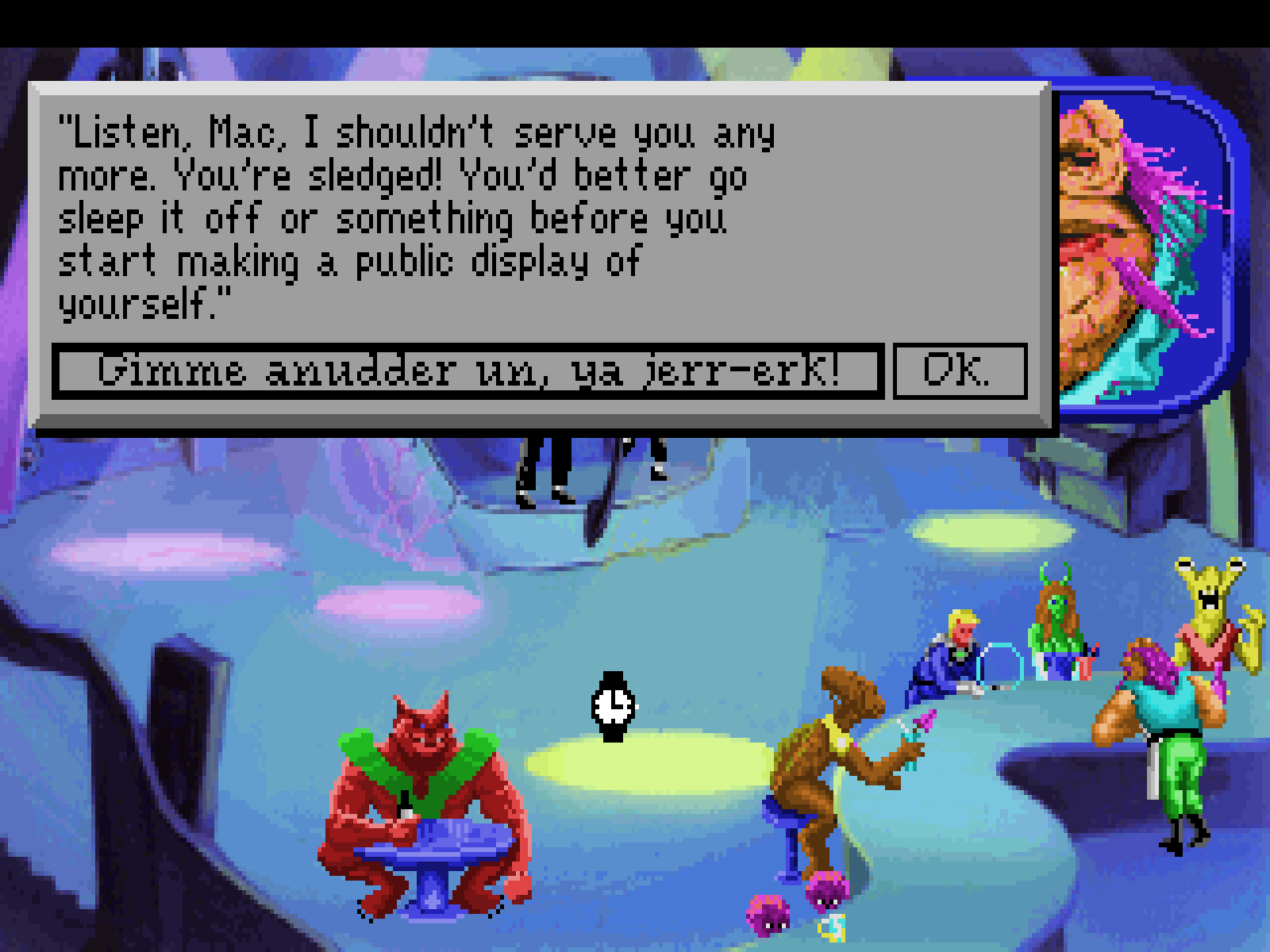Image resolution: width=1270 pixels, height=952 pixels.
Task: Confirm the bartender's message with Ok
Action: 959,370
